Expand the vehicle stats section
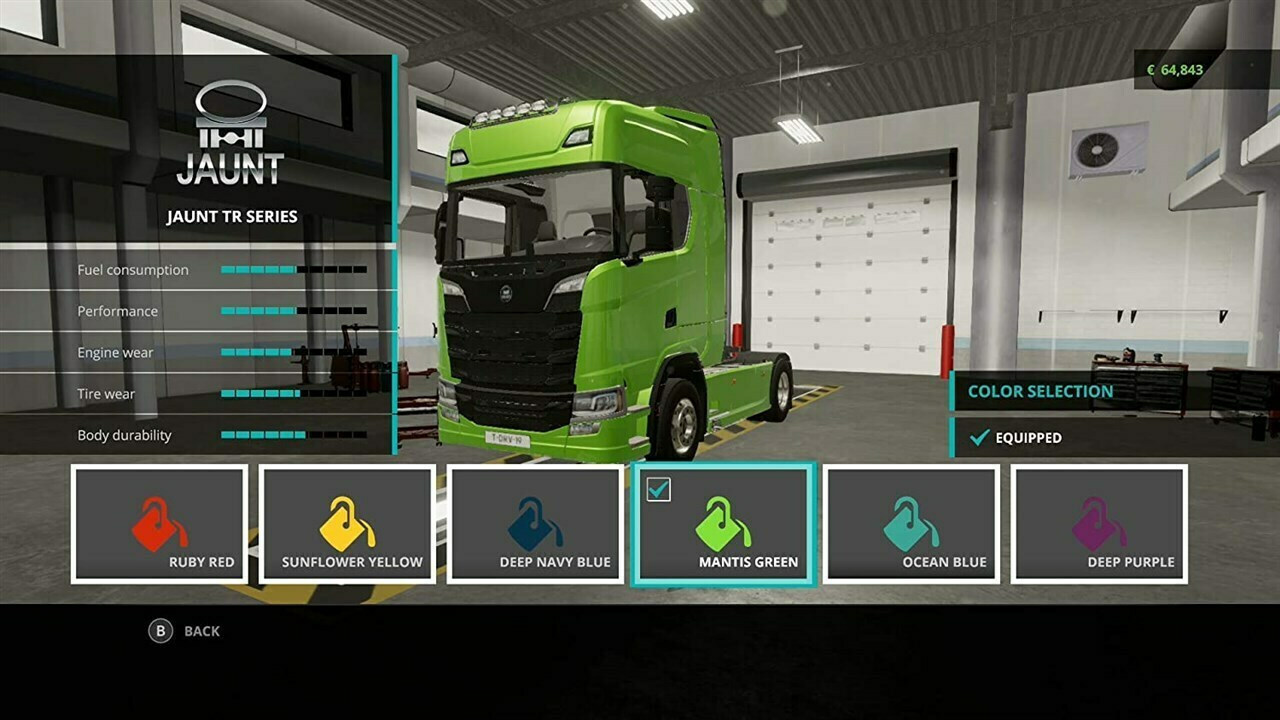 [230, 350]
